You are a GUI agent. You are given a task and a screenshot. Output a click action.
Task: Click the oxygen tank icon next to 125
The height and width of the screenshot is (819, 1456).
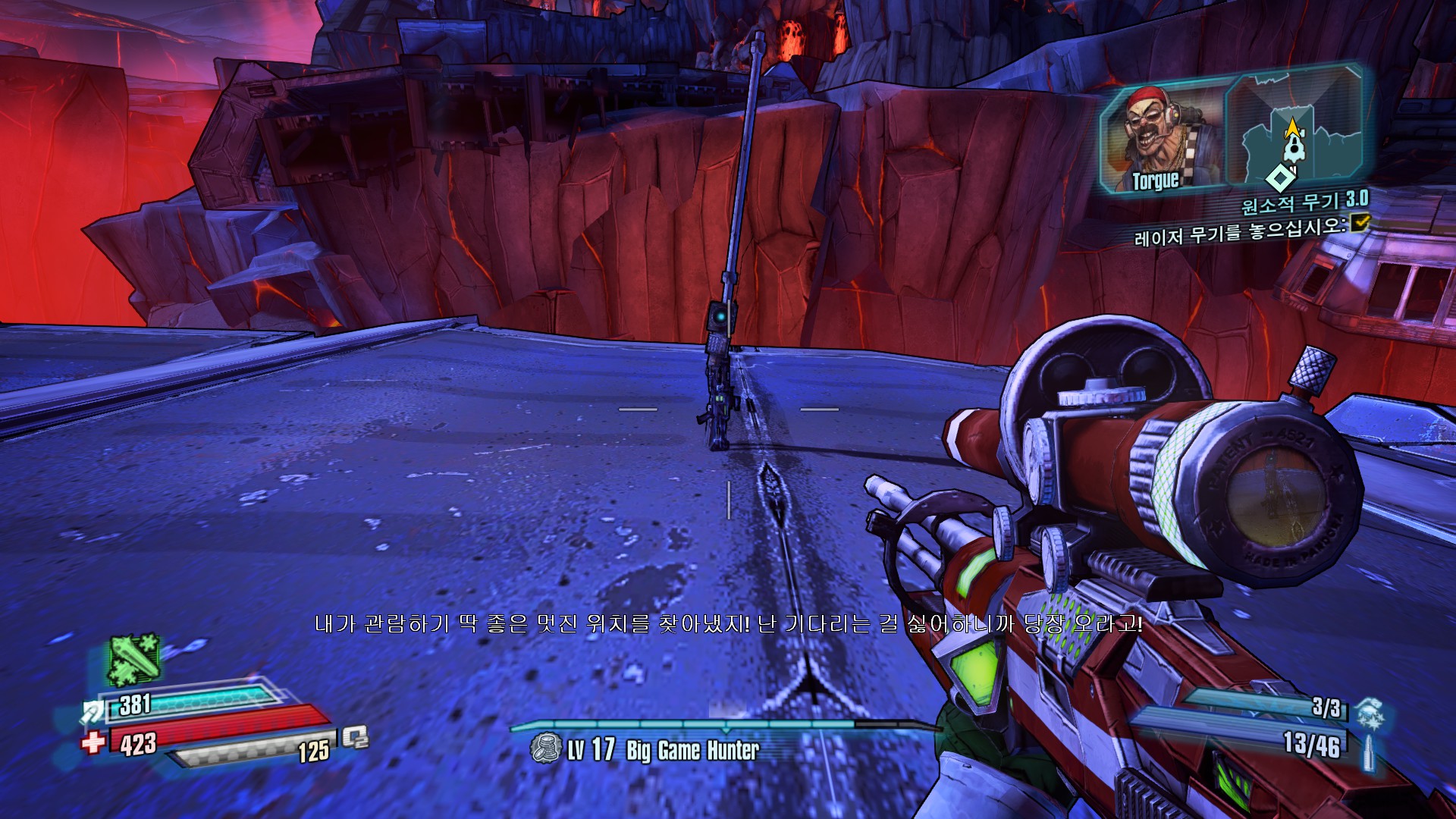pos(355,737)
